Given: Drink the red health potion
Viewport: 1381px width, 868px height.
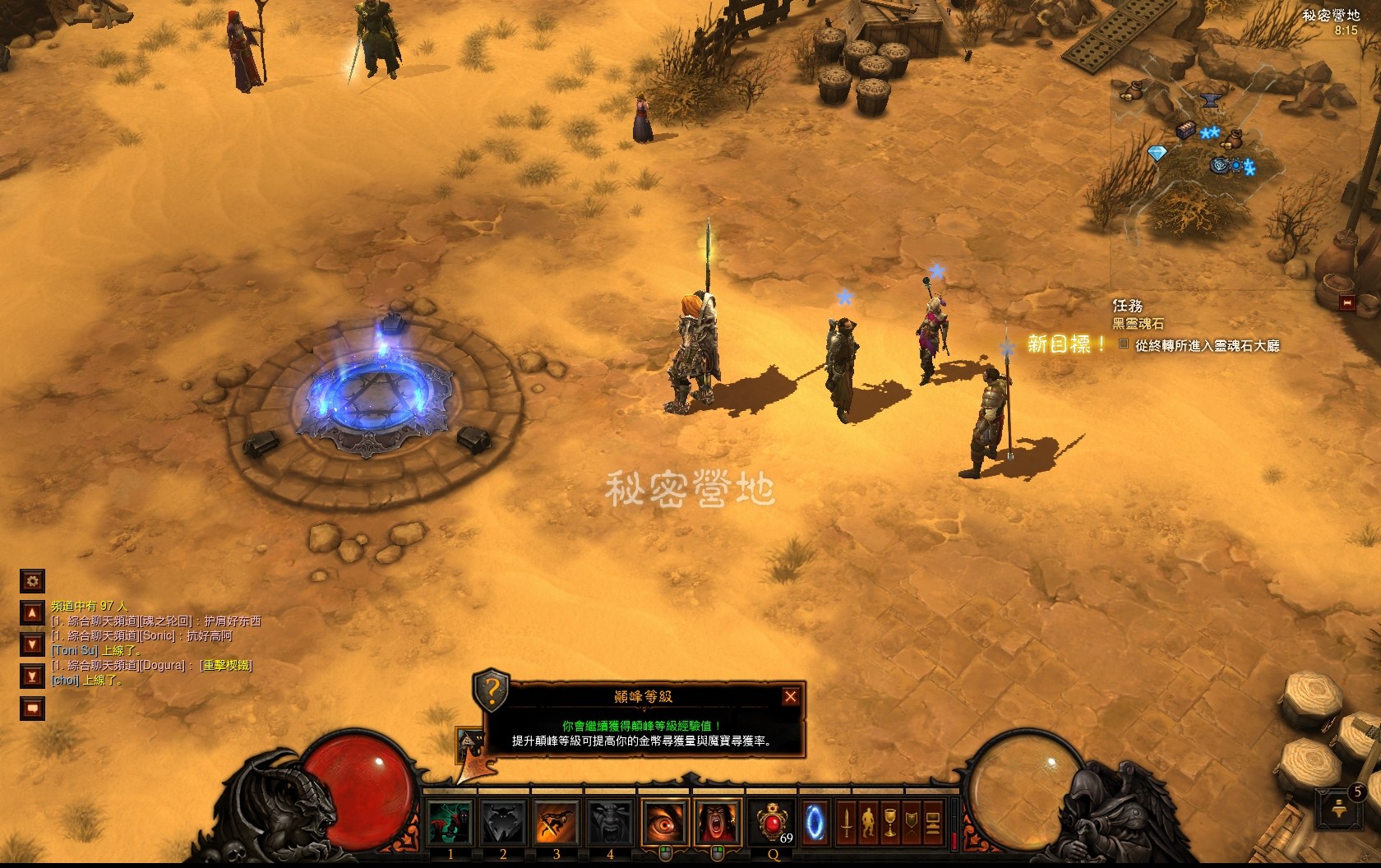Looking at the screenshot, I should 774,821.
